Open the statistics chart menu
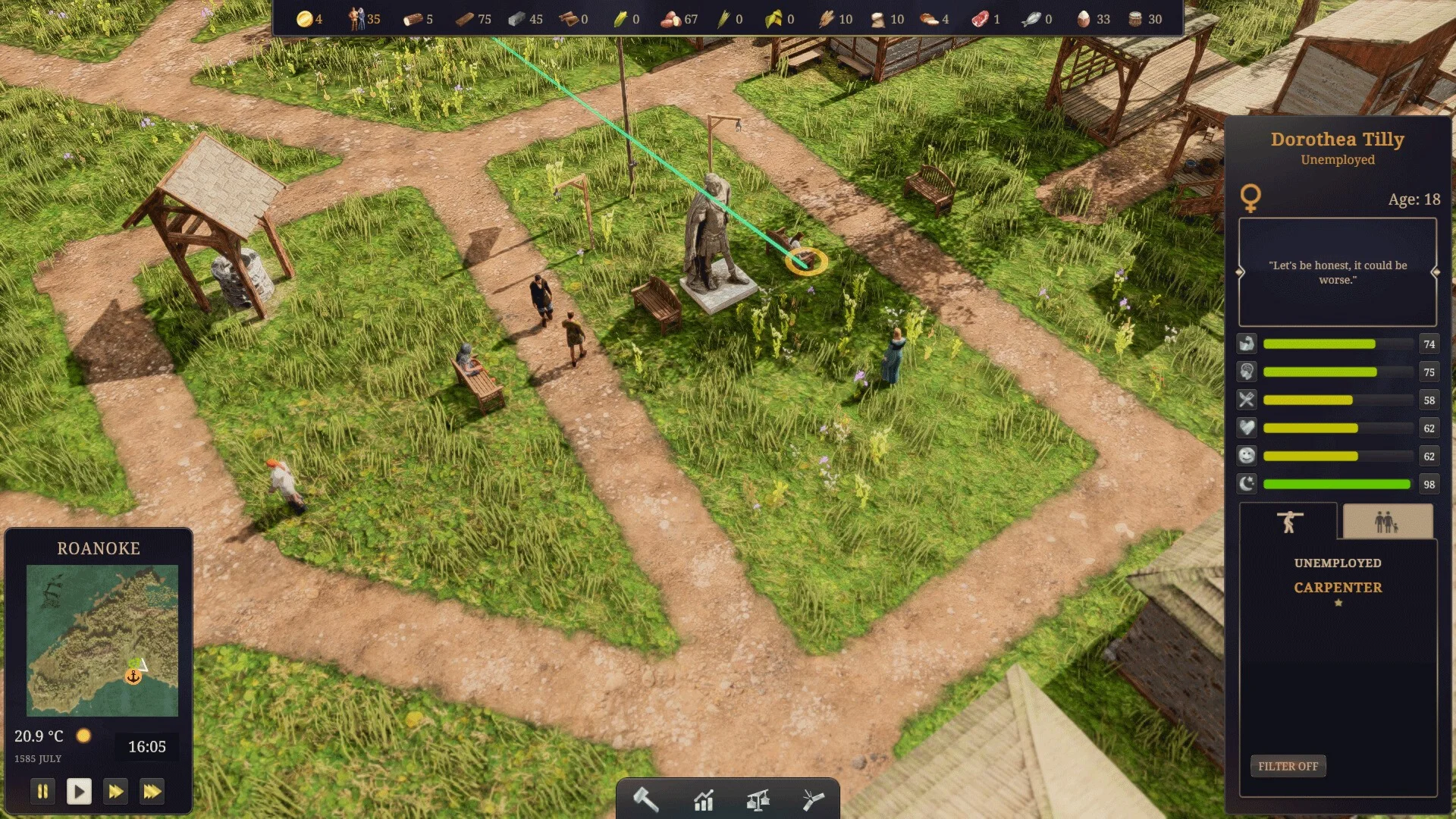Viewport: 1456px width, 819px height. [x=704, y=799]
